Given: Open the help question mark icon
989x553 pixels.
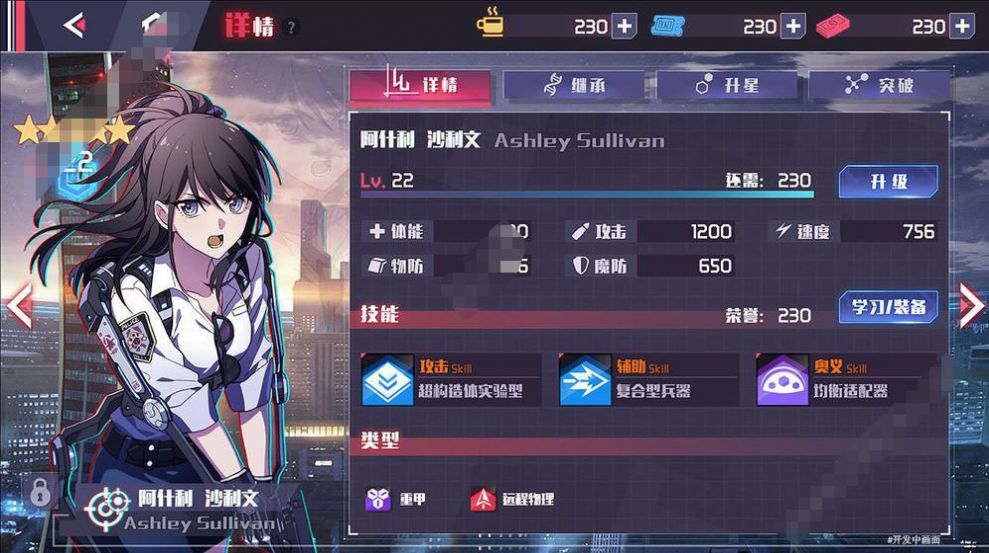Looking at the screenshot, I should (x=291, y=28).
